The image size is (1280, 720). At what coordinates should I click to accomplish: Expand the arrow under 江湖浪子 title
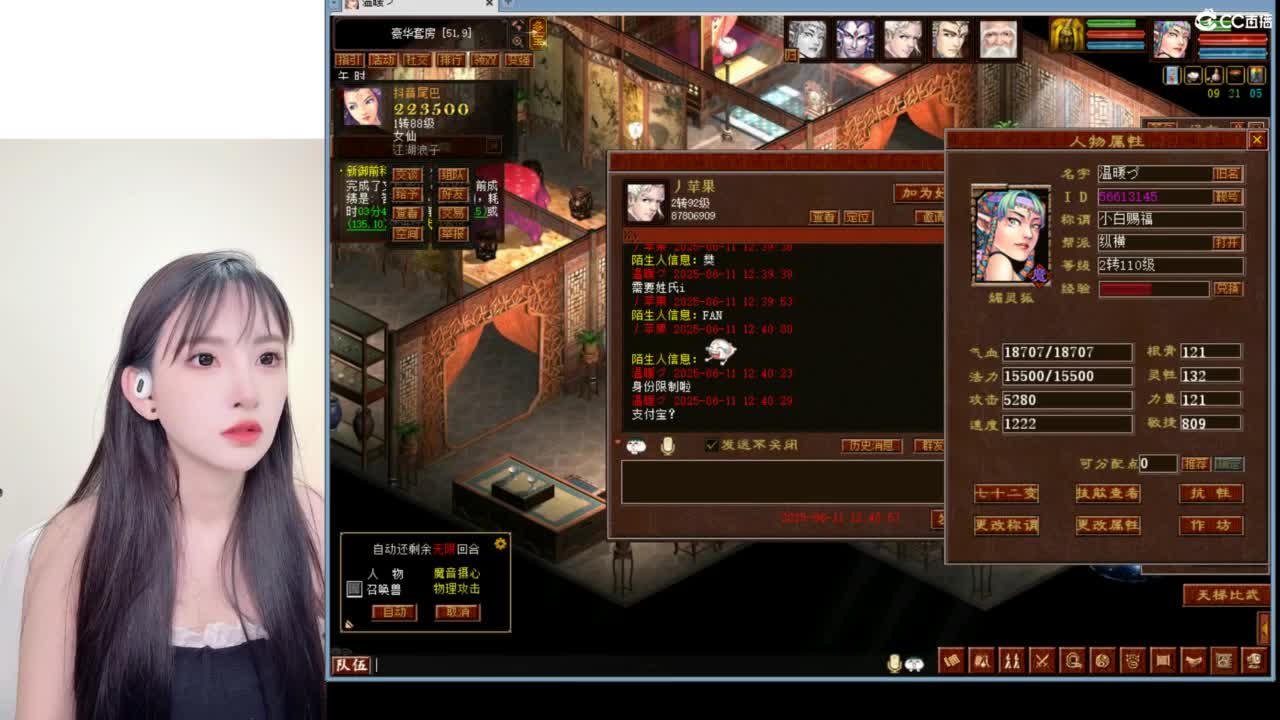coord(493,146)
